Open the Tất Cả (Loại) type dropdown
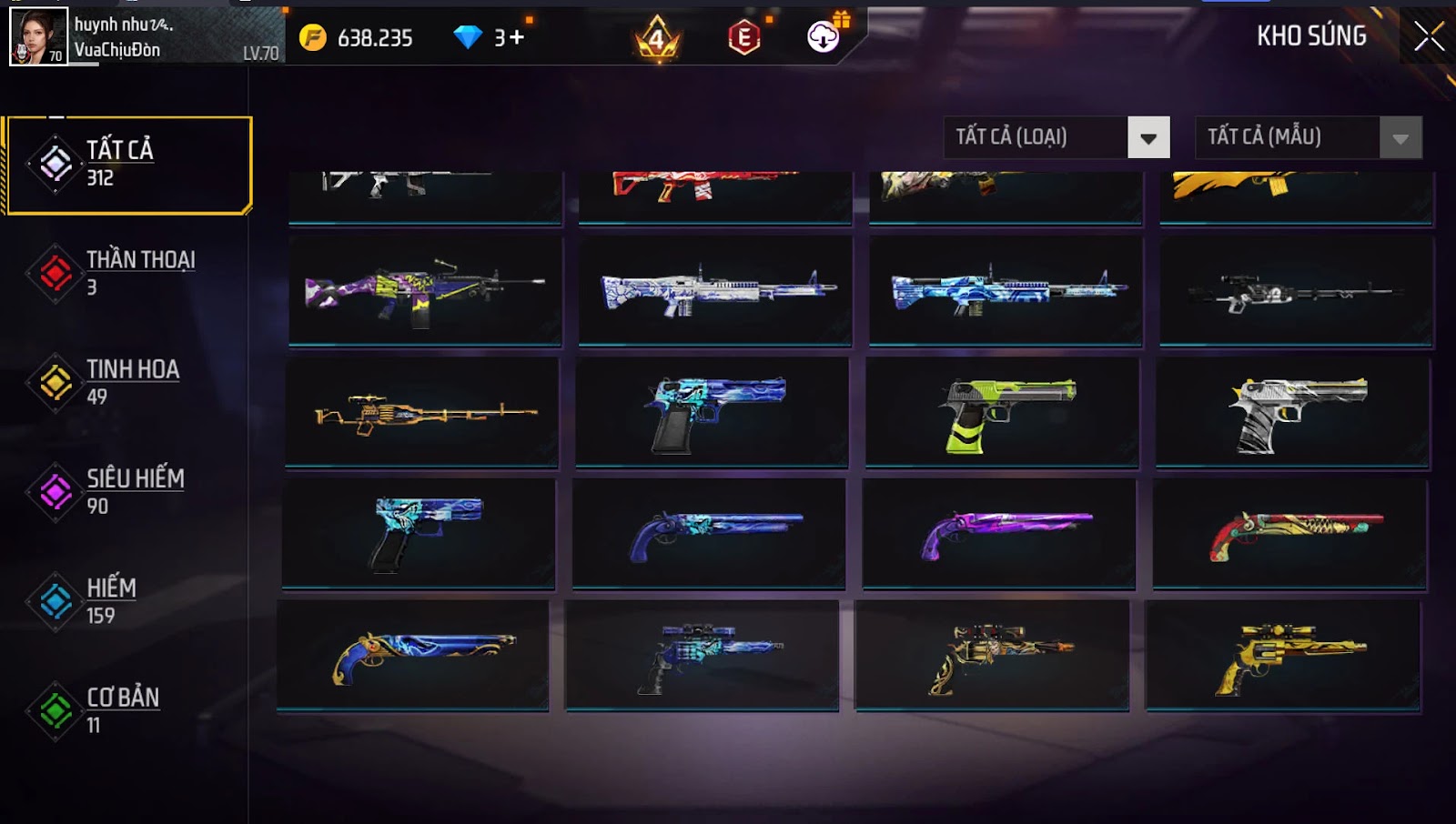 point(1056,137)
